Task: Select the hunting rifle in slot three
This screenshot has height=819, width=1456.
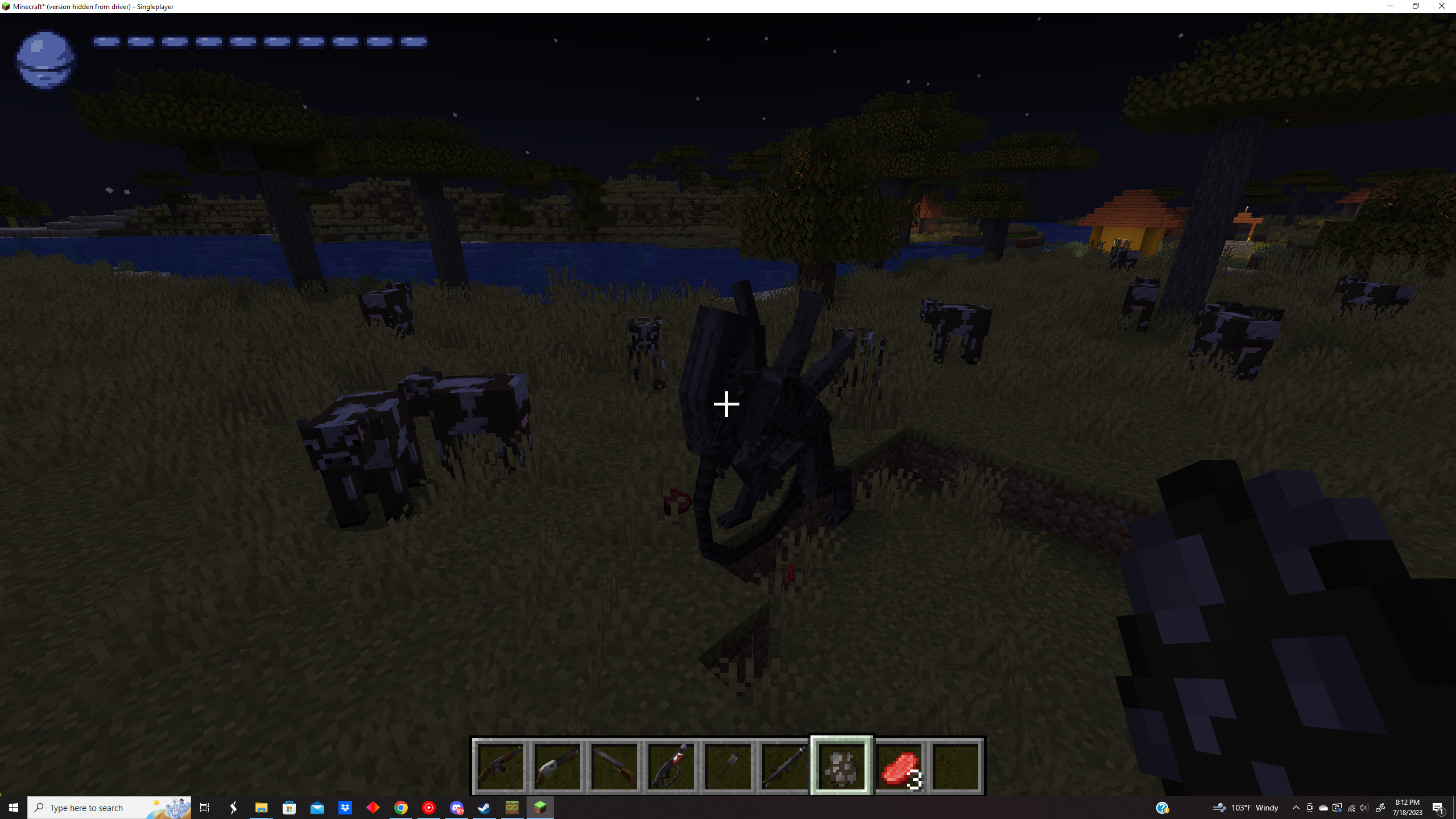Action: coord(614,765)
